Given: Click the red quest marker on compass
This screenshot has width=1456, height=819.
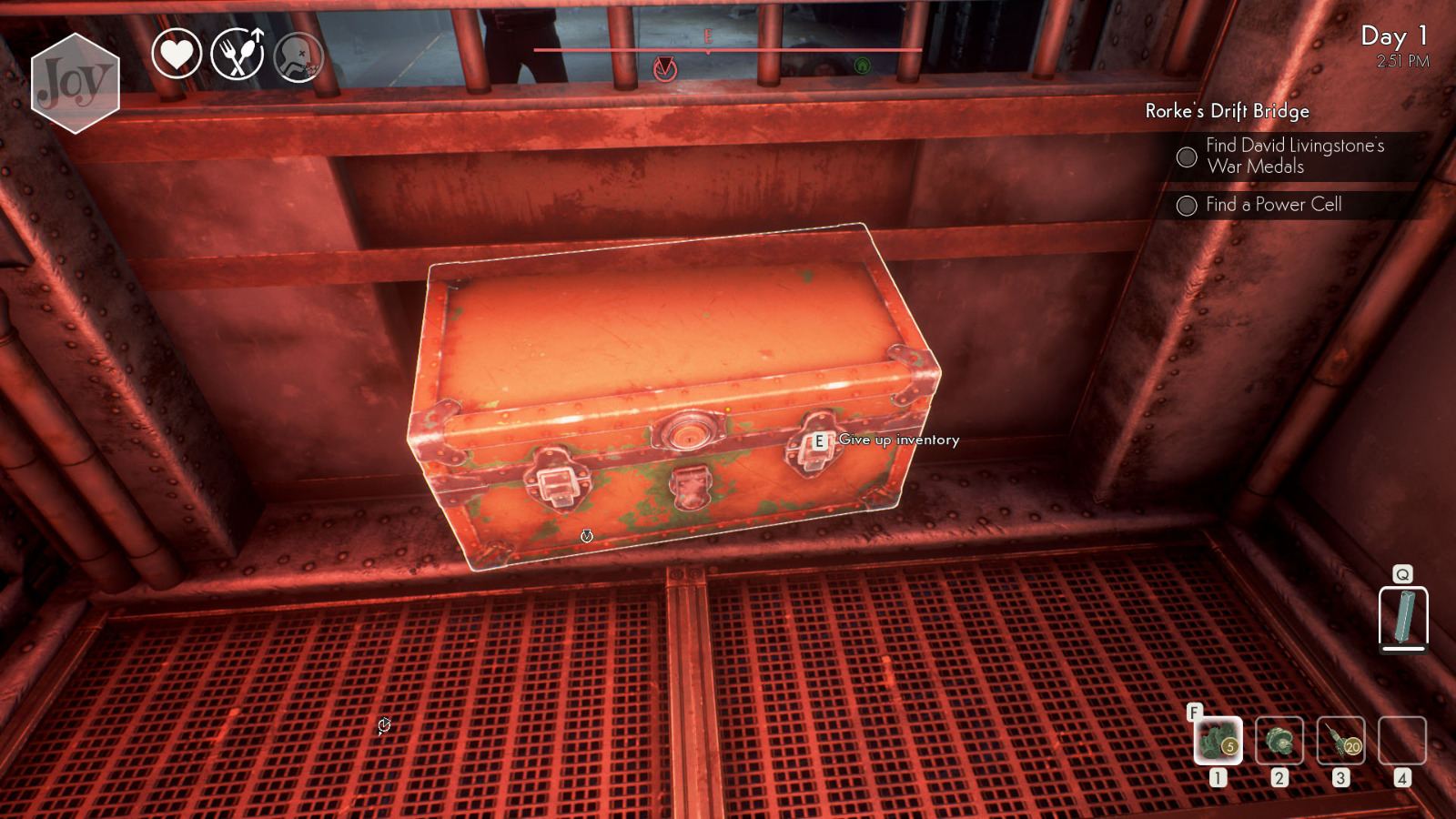Looking at the screenshot, I should pos(667,66).
